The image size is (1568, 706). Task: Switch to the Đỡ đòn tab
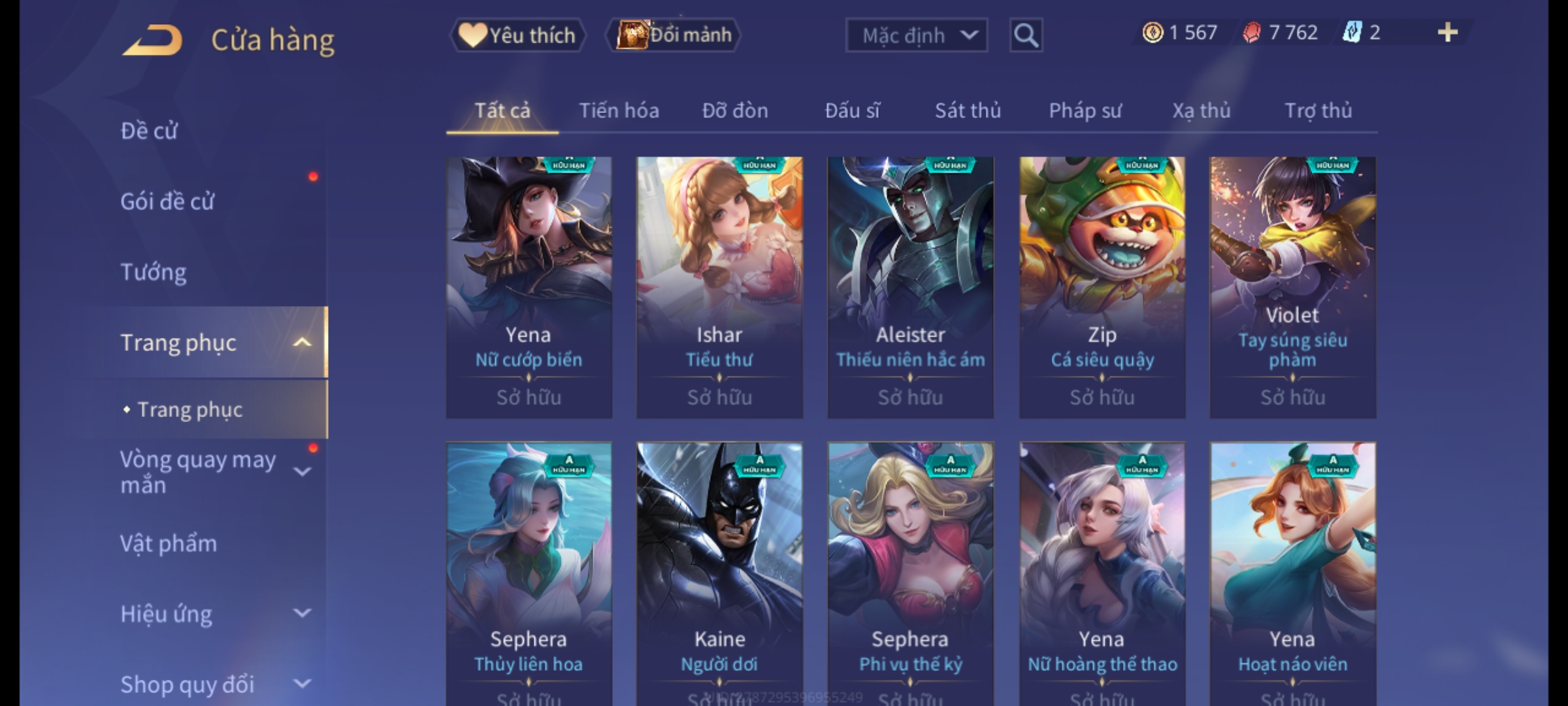[x=735, y=111]
